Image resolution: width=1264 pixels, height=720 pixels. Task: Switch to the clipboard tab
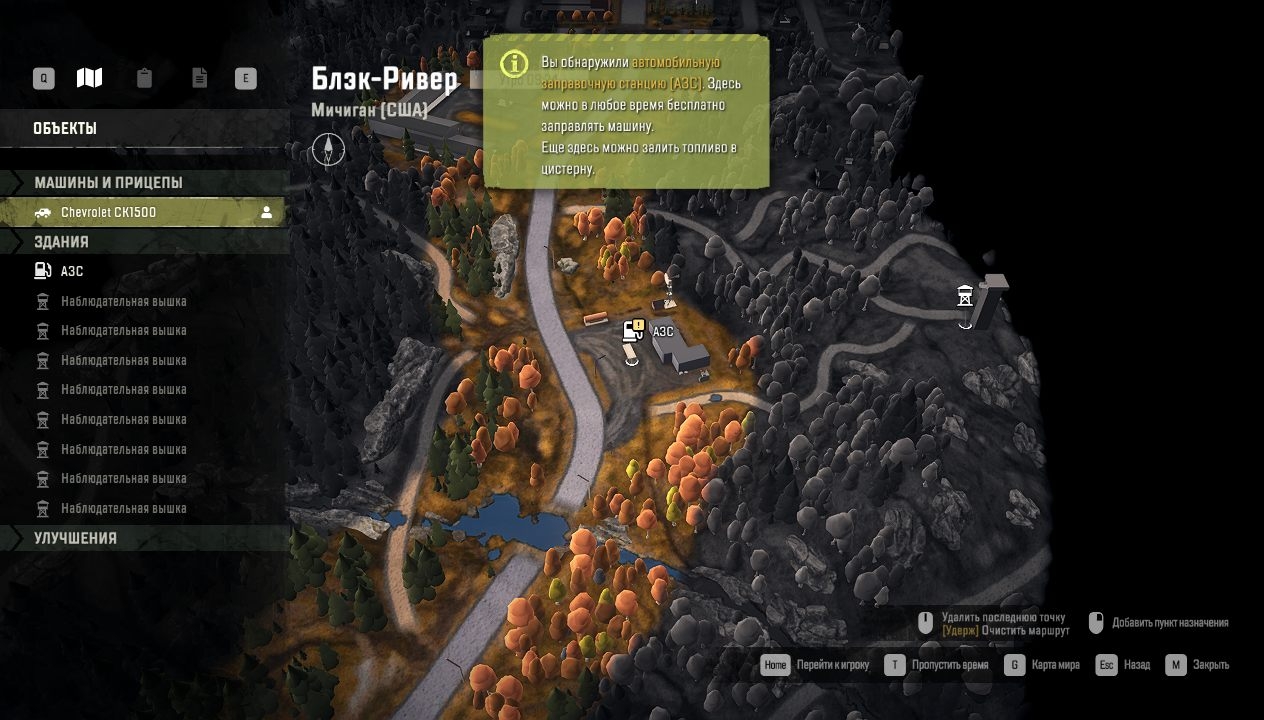pos(144,78)
